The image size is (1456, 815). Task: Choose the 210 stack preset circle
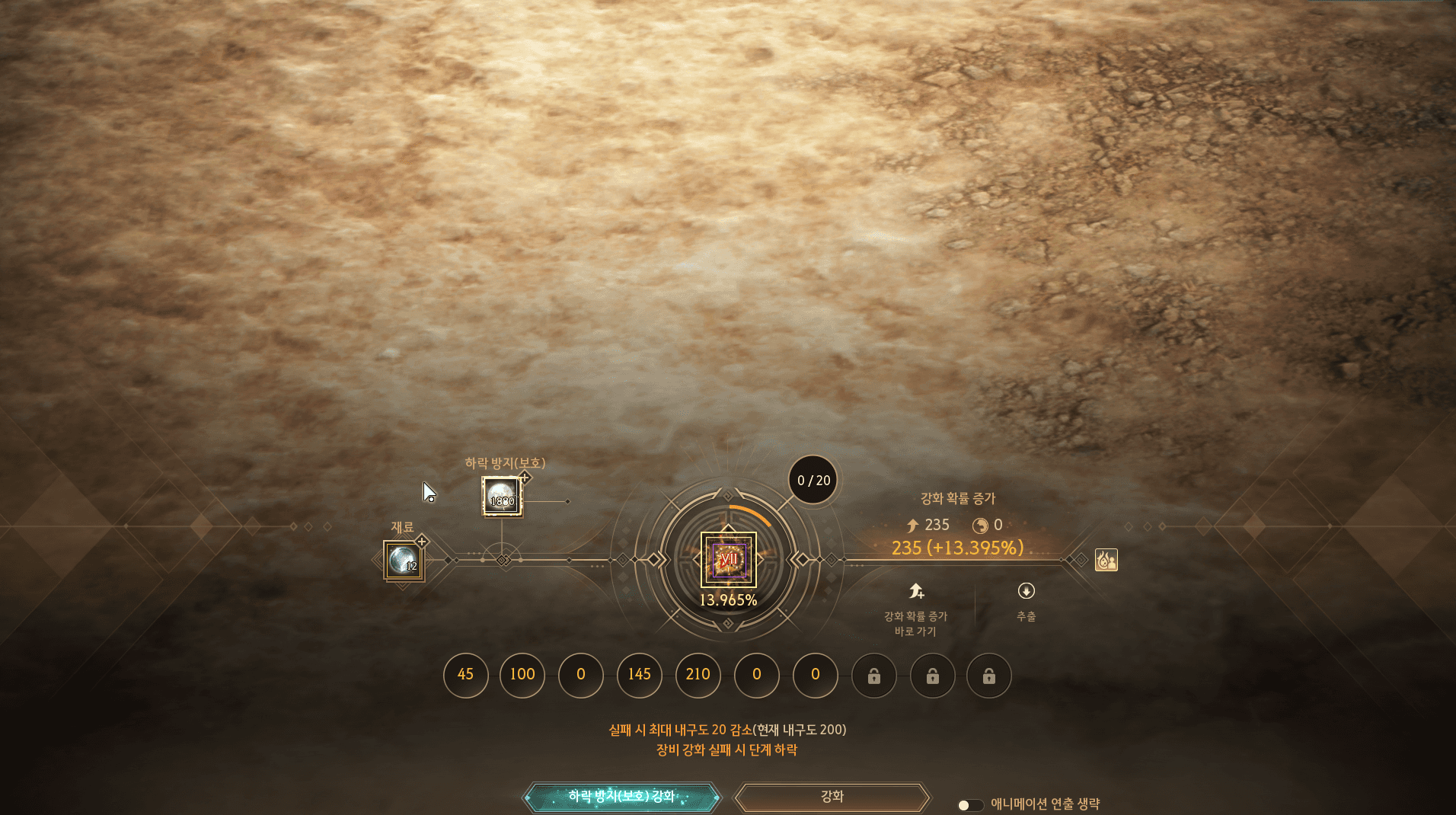[698, 675]
